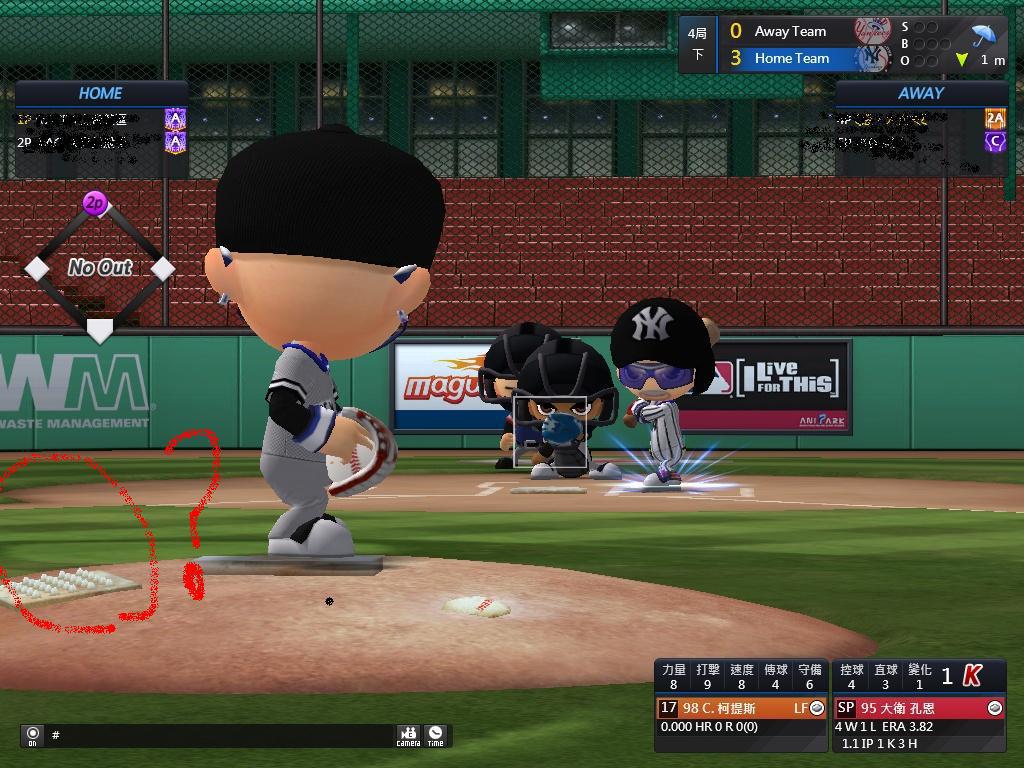1024x768 pixels.
Task: Toggle the On chat button
Action: coord(33,736)
